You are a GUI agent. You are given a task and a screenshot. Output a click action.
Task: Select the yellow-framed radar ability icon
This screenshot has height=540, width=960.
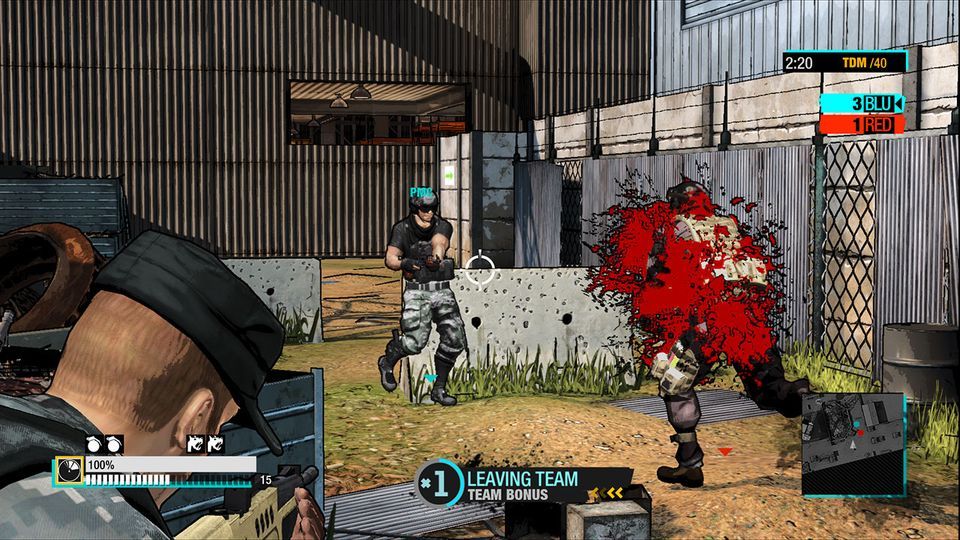coord(69,469)
